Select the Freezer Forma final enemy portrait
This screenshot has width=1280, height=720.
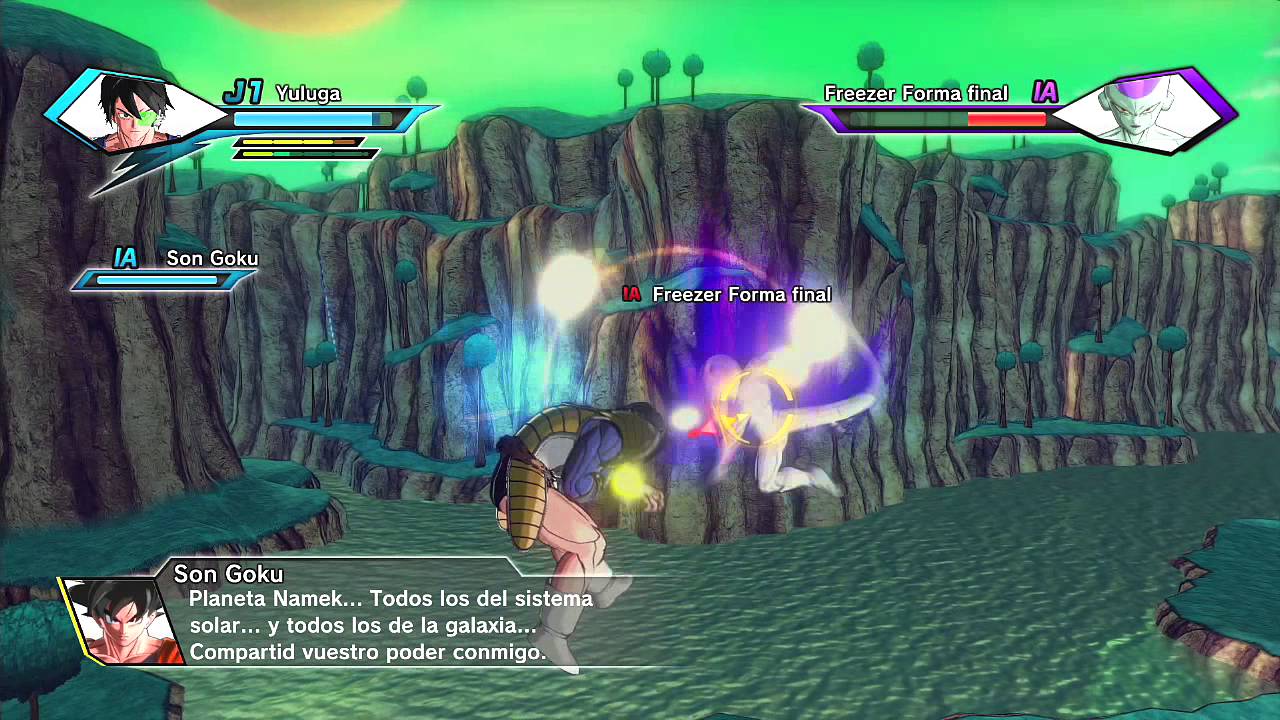coord(1137,110)
